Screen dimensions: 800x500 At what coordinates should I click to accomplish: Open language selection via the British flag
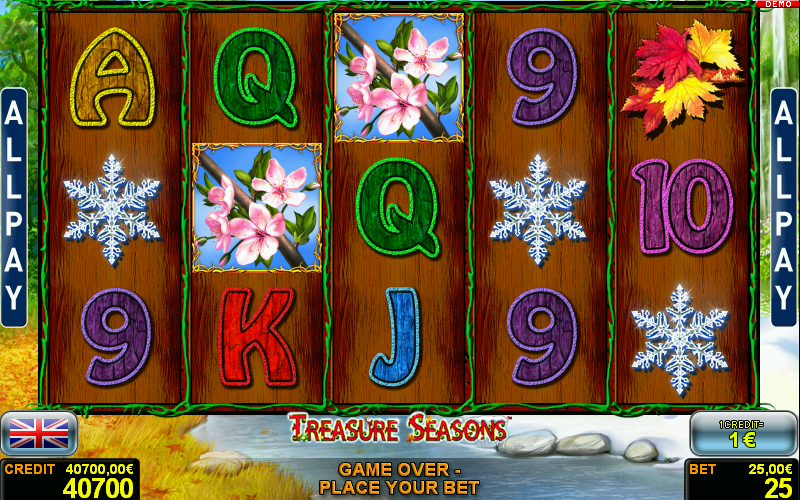tap(39, 433)
